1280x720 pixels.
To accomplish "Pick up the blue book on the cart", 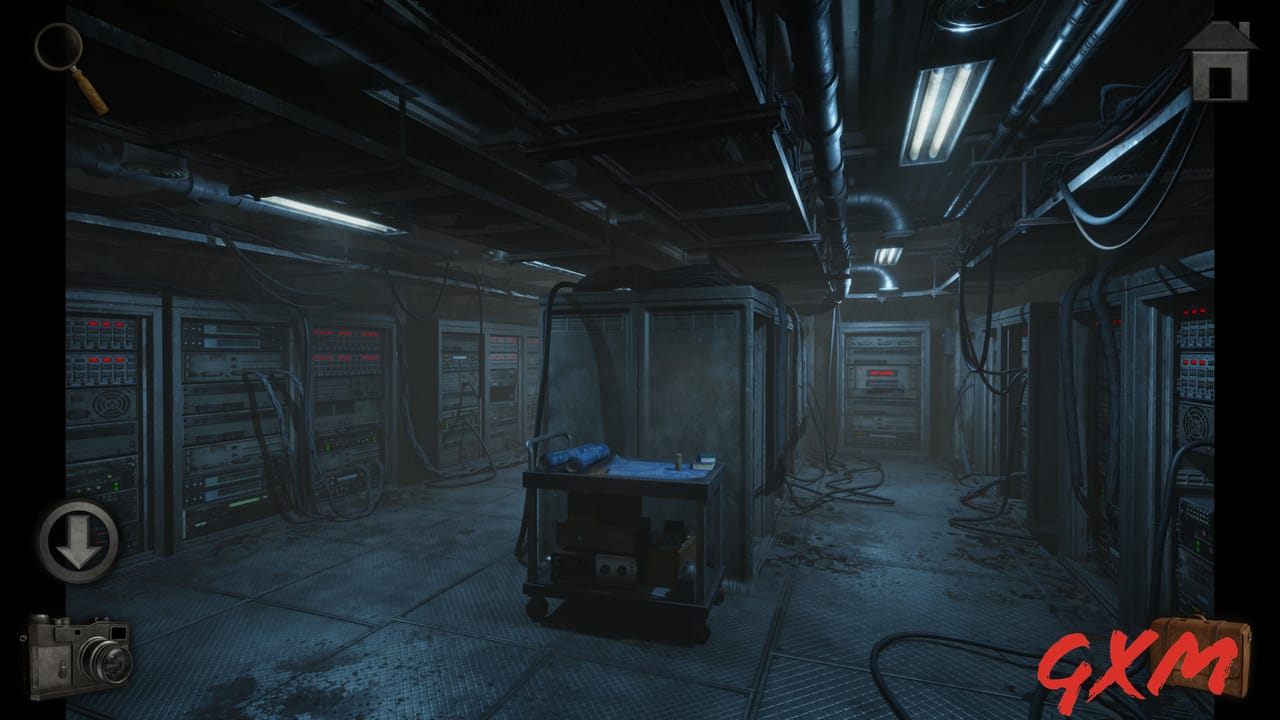I will point(706,458).
